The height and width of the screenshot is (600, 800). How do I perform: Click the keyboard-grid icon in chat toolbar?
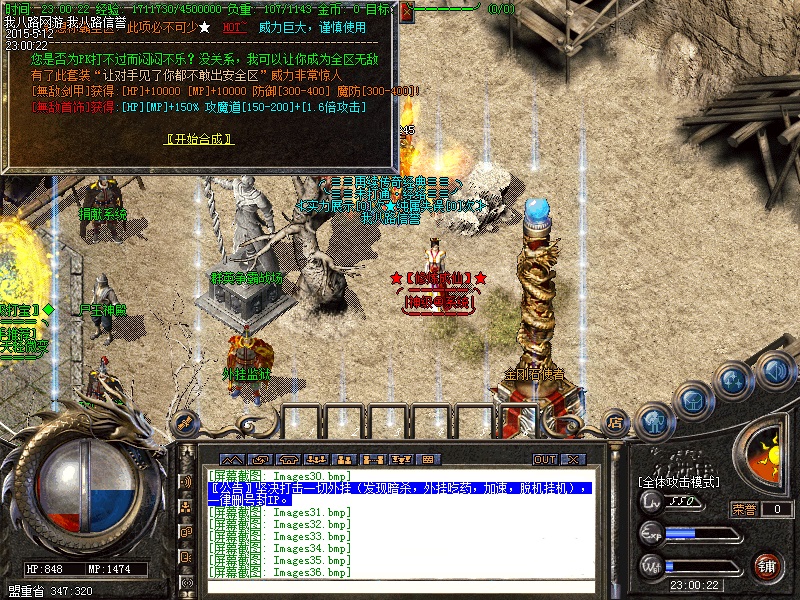(x=430, y=459)
